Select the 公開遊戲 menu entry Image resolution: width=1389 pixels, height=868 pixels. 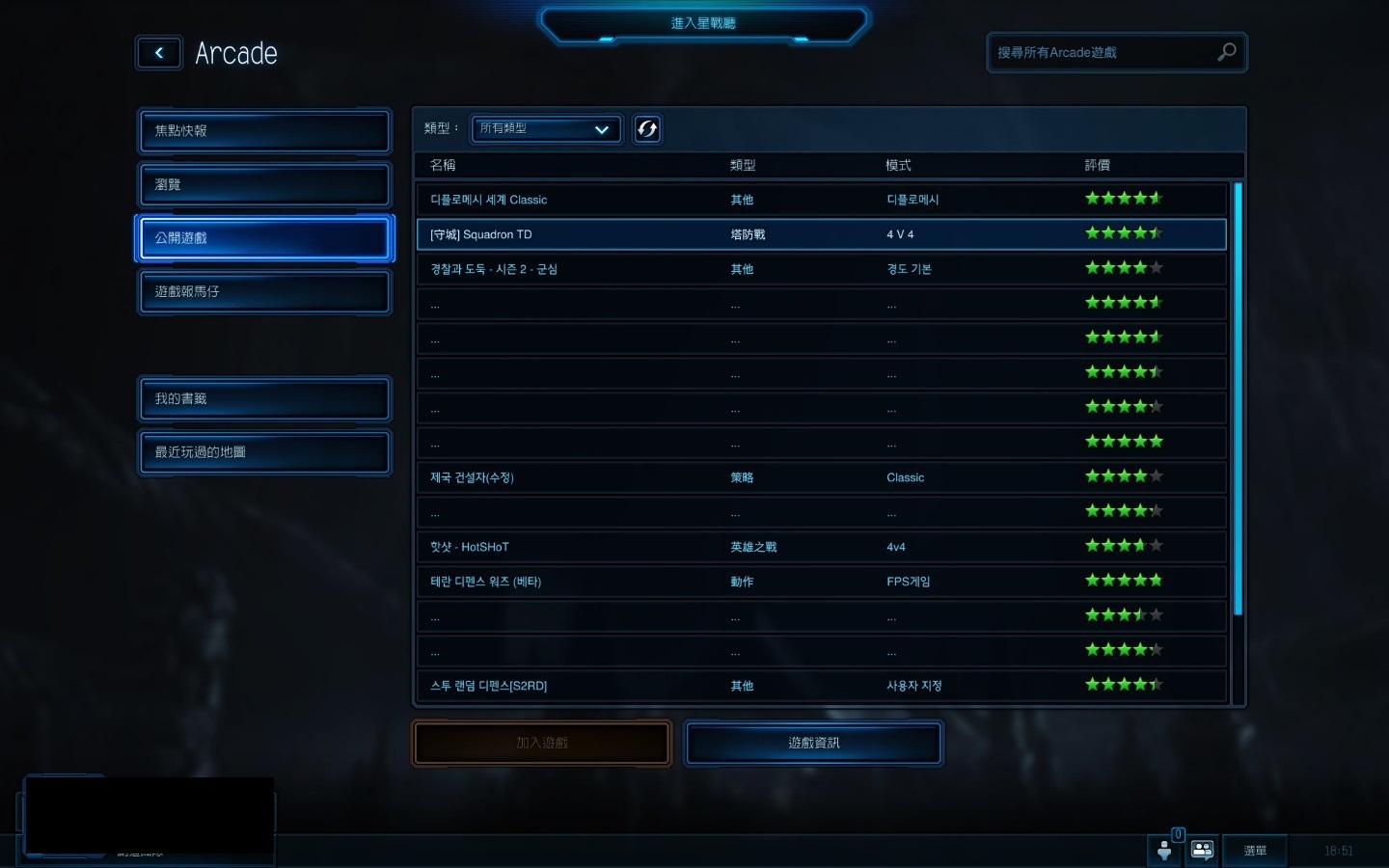tap(264, 238)
